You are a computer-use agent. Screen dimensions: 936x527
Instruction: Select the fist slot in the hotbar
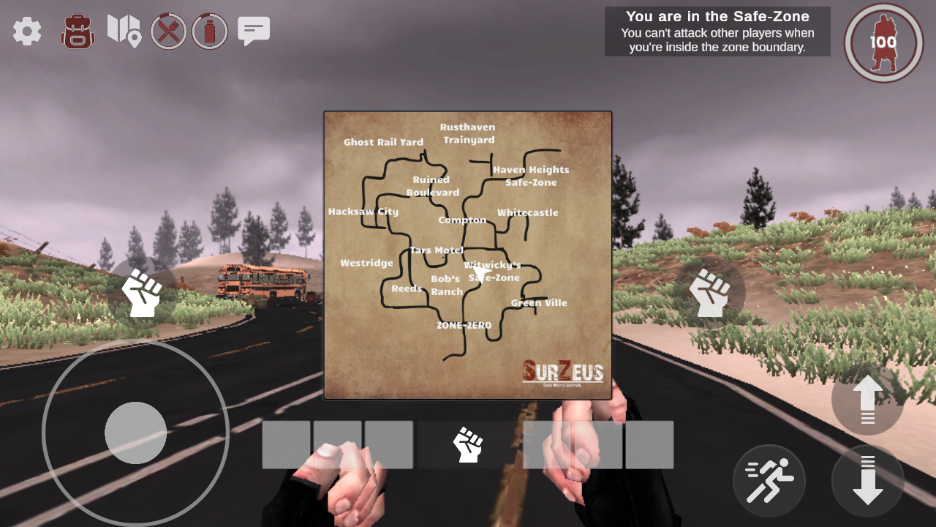coord(468,444)
